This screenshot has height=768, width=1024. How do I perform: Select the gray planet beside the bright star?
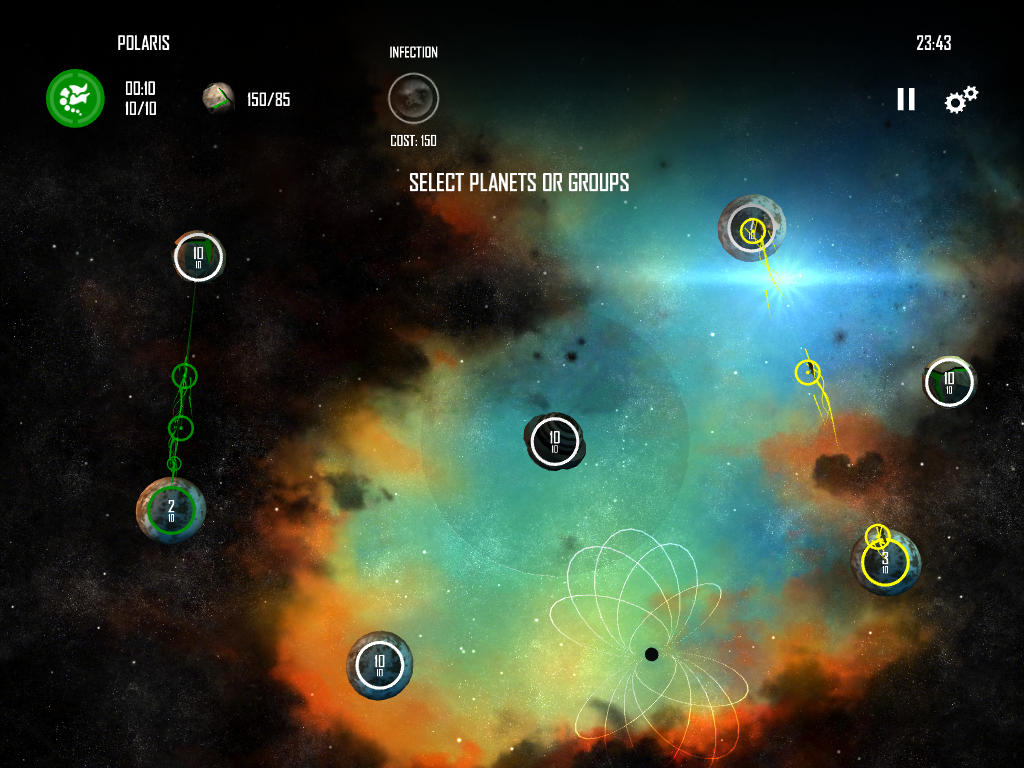[x=751, y=228]
